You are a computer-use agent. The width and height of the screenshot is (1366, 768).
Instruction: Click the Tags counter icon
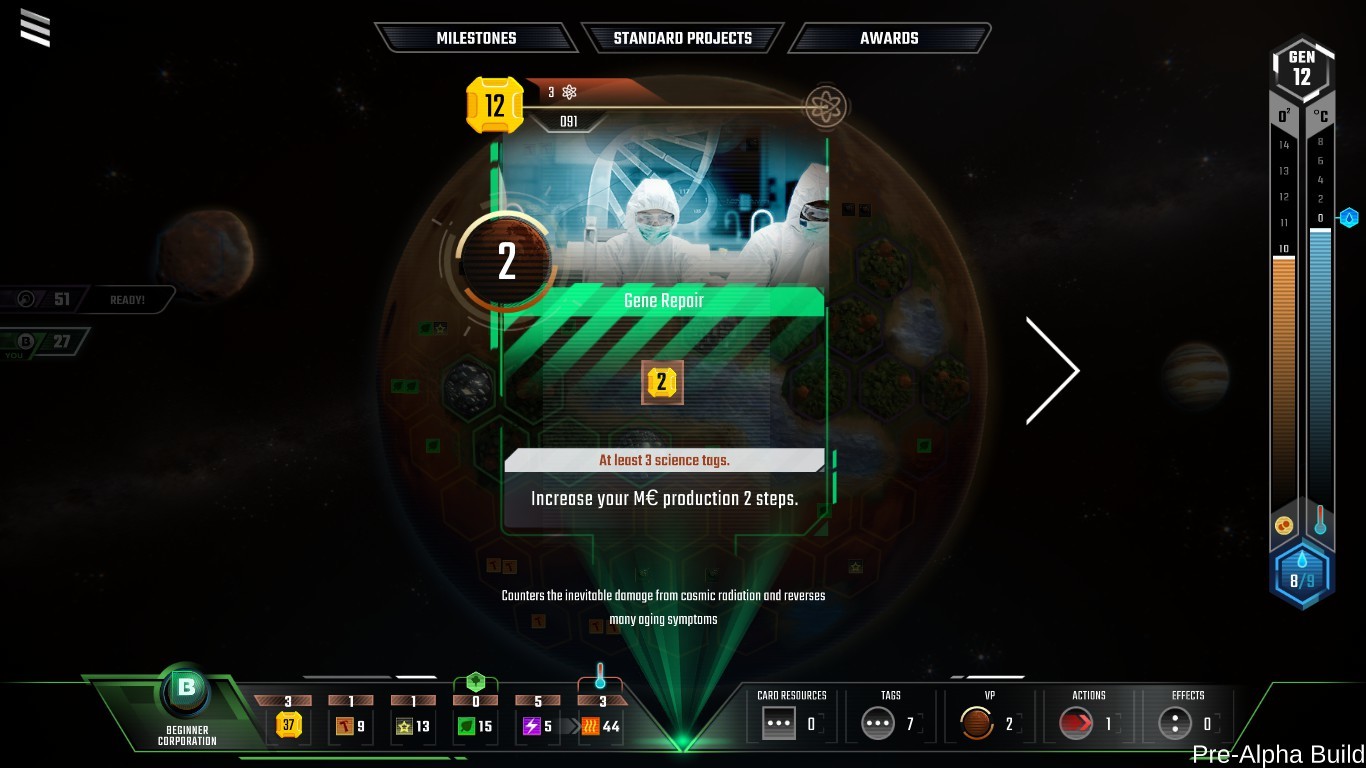point(877,722)
